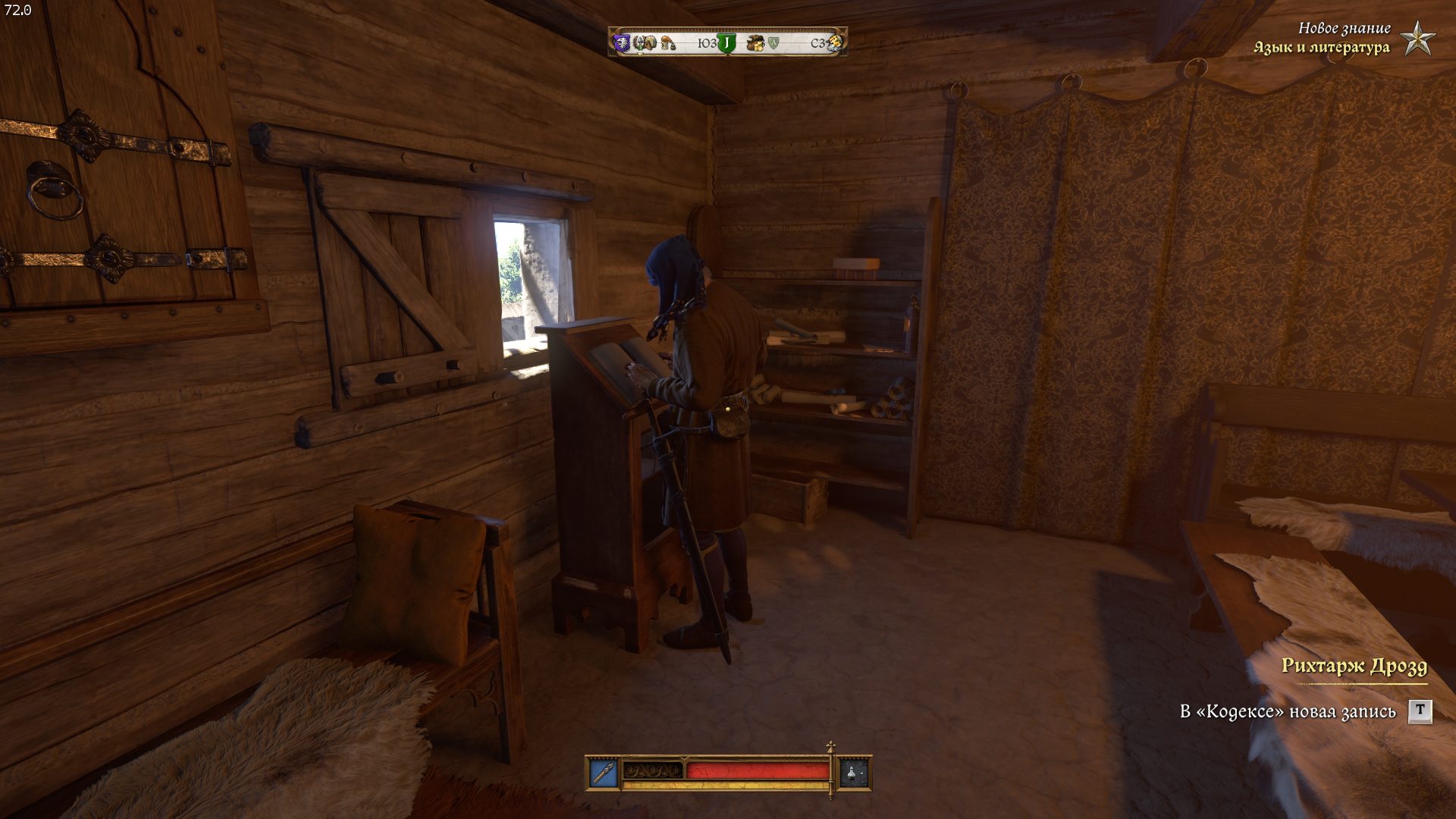Click the weather icon at the compass end

pyautogui.click(x=835, y=43)
